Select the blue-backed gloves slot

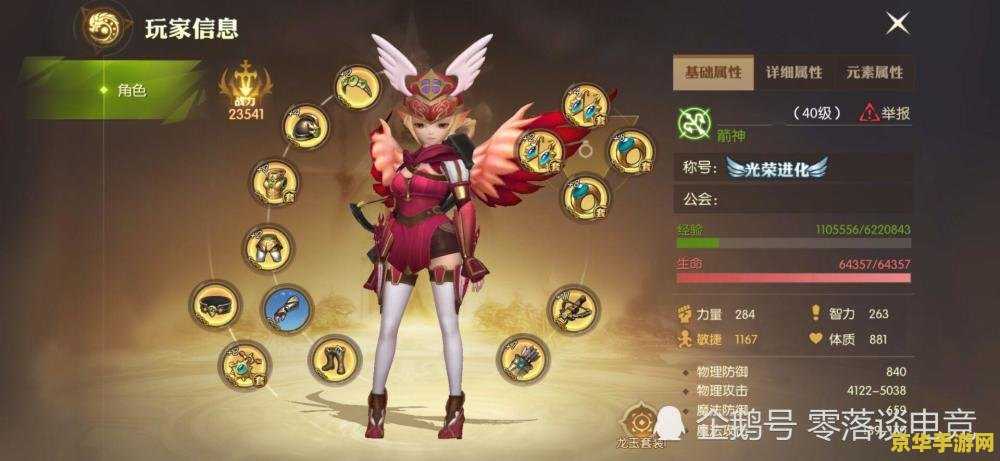tap(286, 309)
